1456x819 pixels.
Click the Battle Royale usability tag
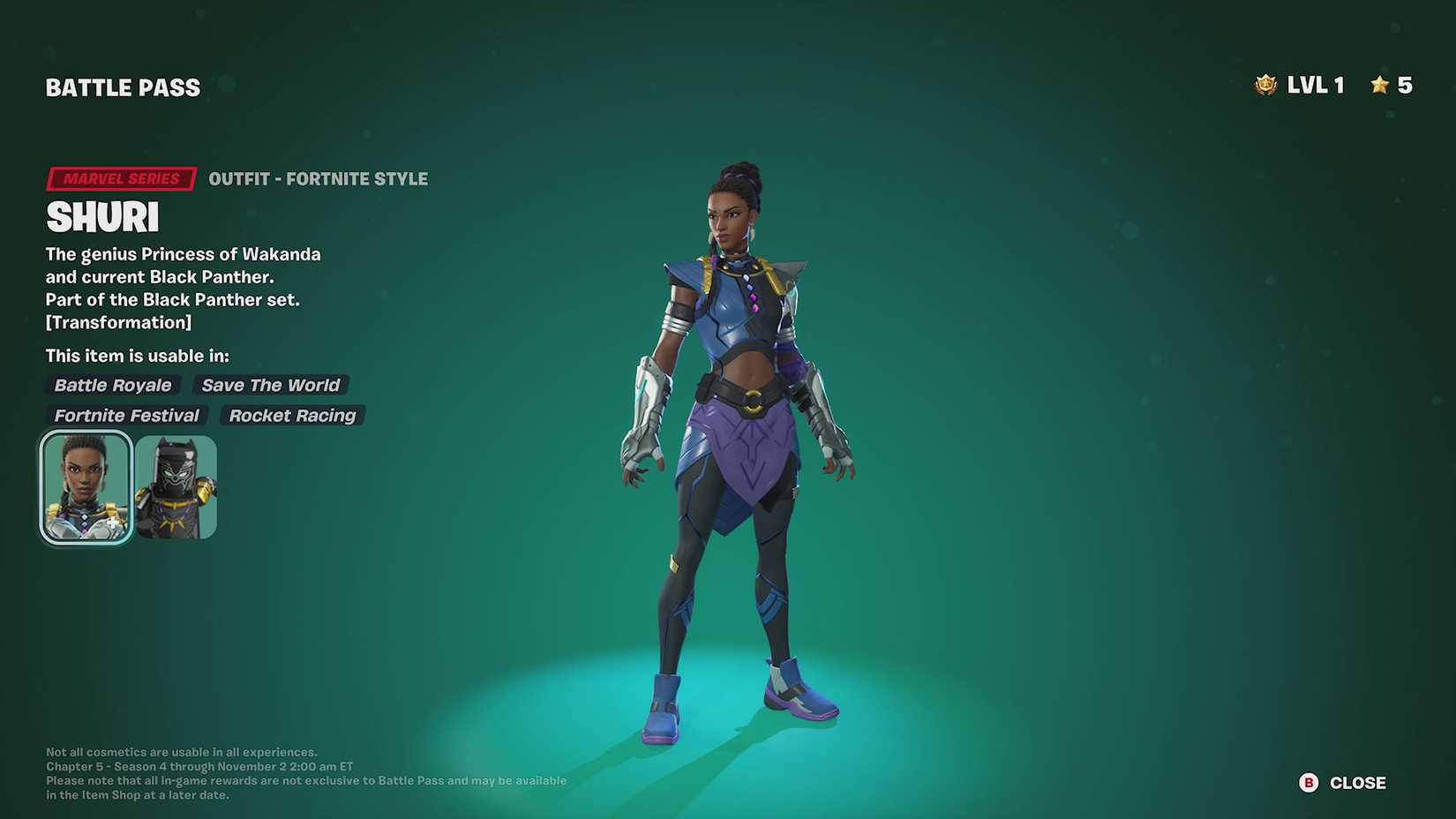[x=113, y=385]
